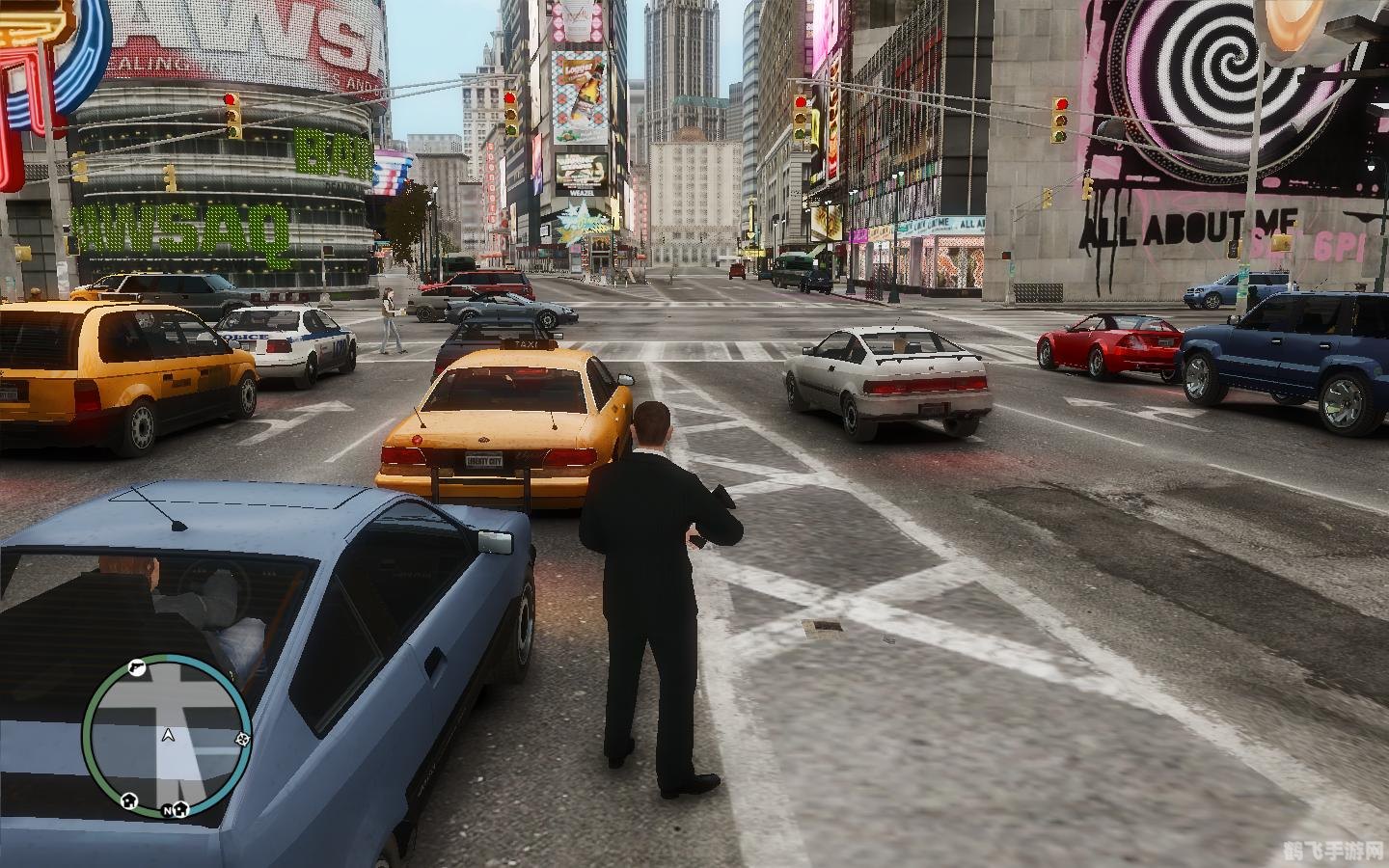
Task: Click the player arrow at minimap center
Action: point(168,737)
